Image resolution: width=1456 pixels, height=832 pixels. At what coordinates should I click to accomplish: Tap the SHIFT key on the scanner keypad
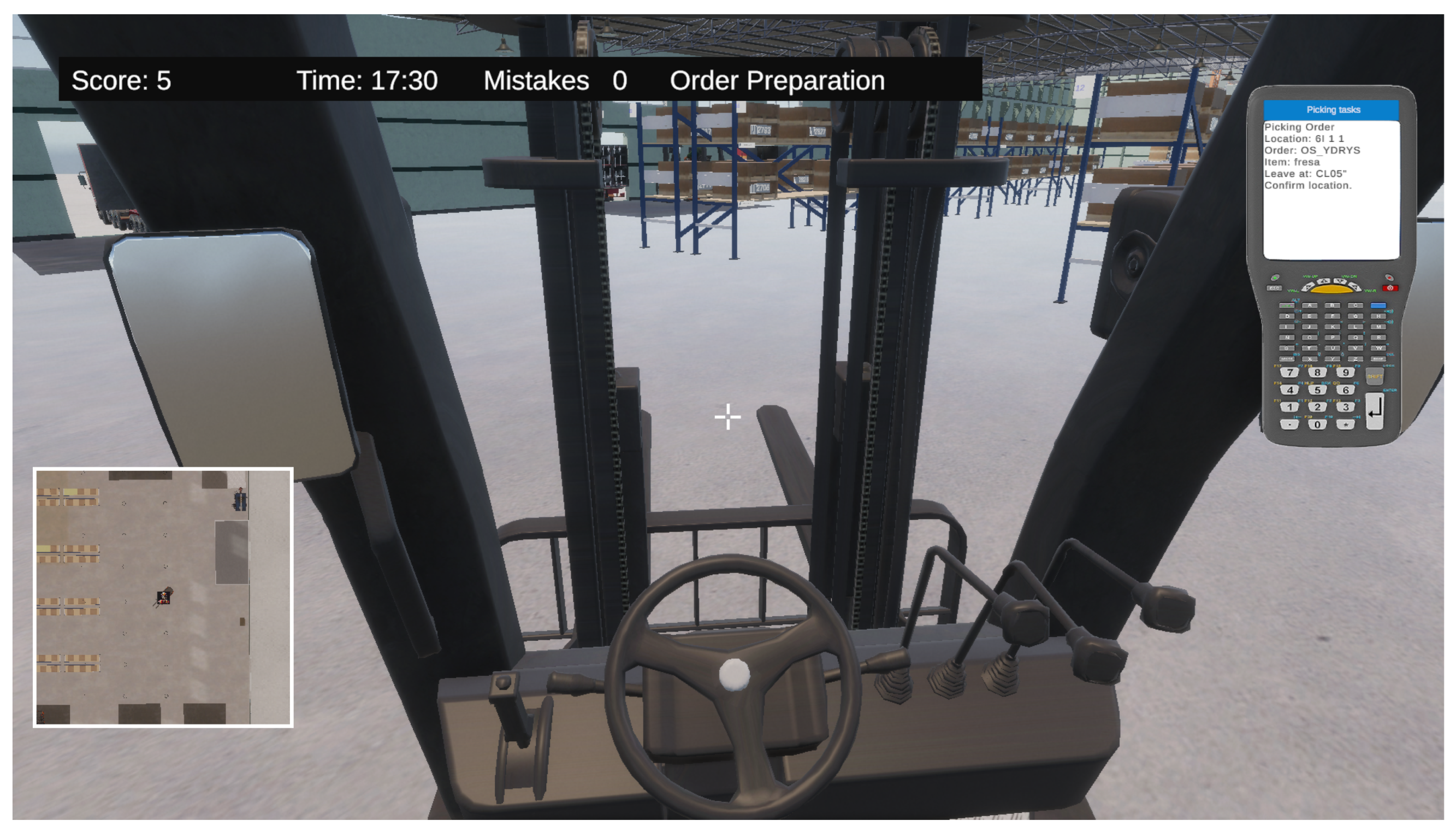click(1374, 376)
